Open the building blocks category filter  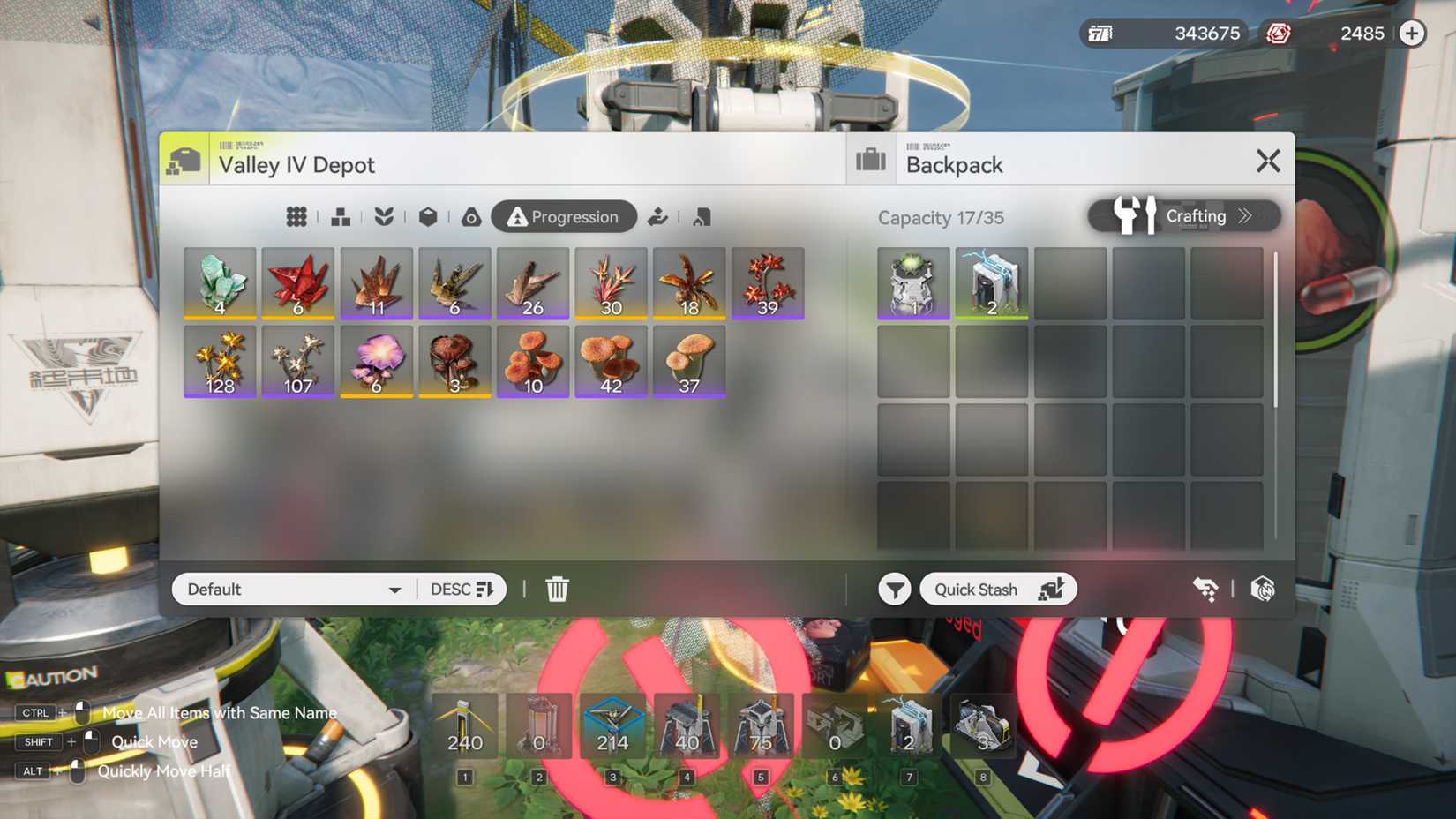click(x=341, y=216)
